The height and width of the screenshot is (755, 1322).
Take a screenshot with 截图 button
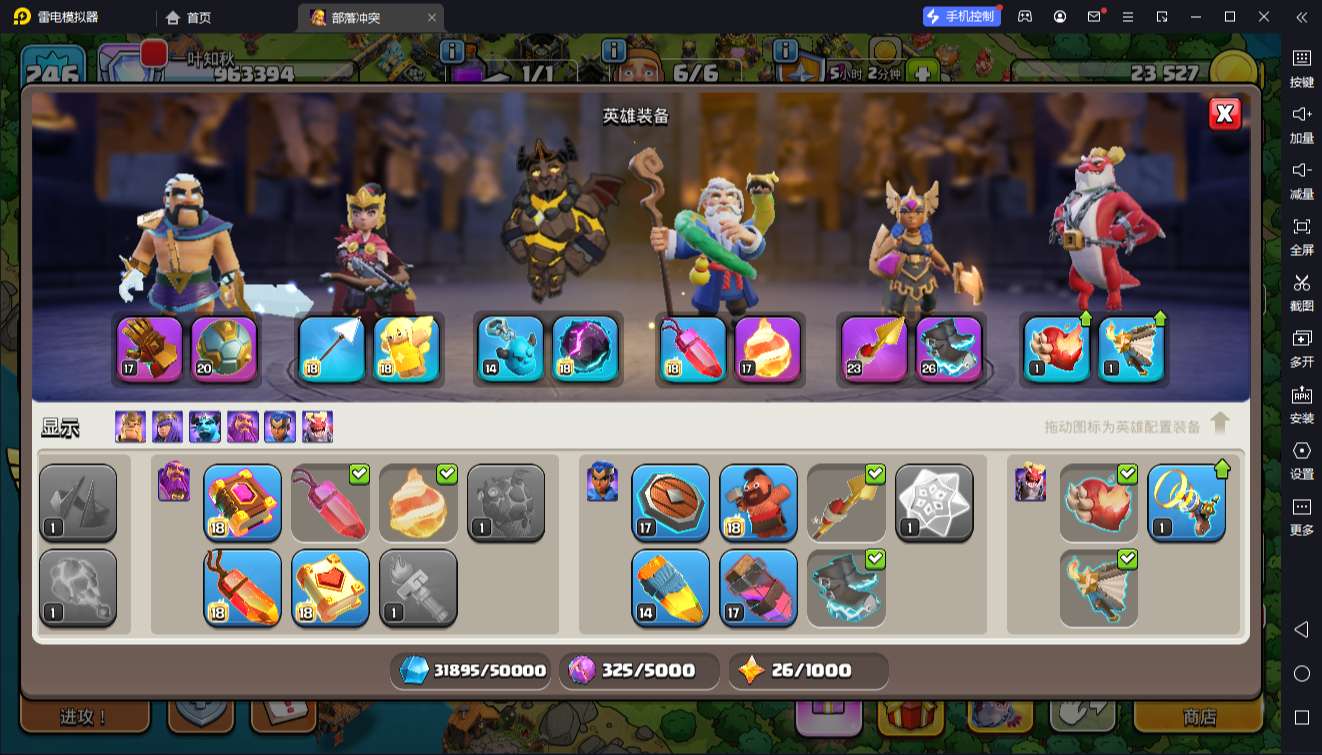pos(1301,291)
